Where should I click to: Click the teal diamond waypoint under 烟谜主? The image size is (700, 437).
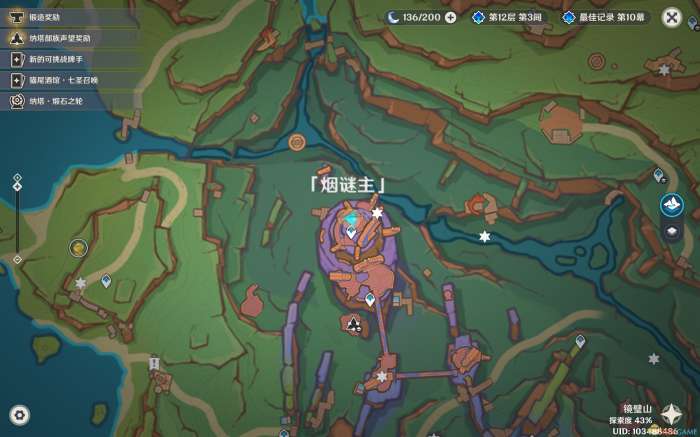(350, 217)
